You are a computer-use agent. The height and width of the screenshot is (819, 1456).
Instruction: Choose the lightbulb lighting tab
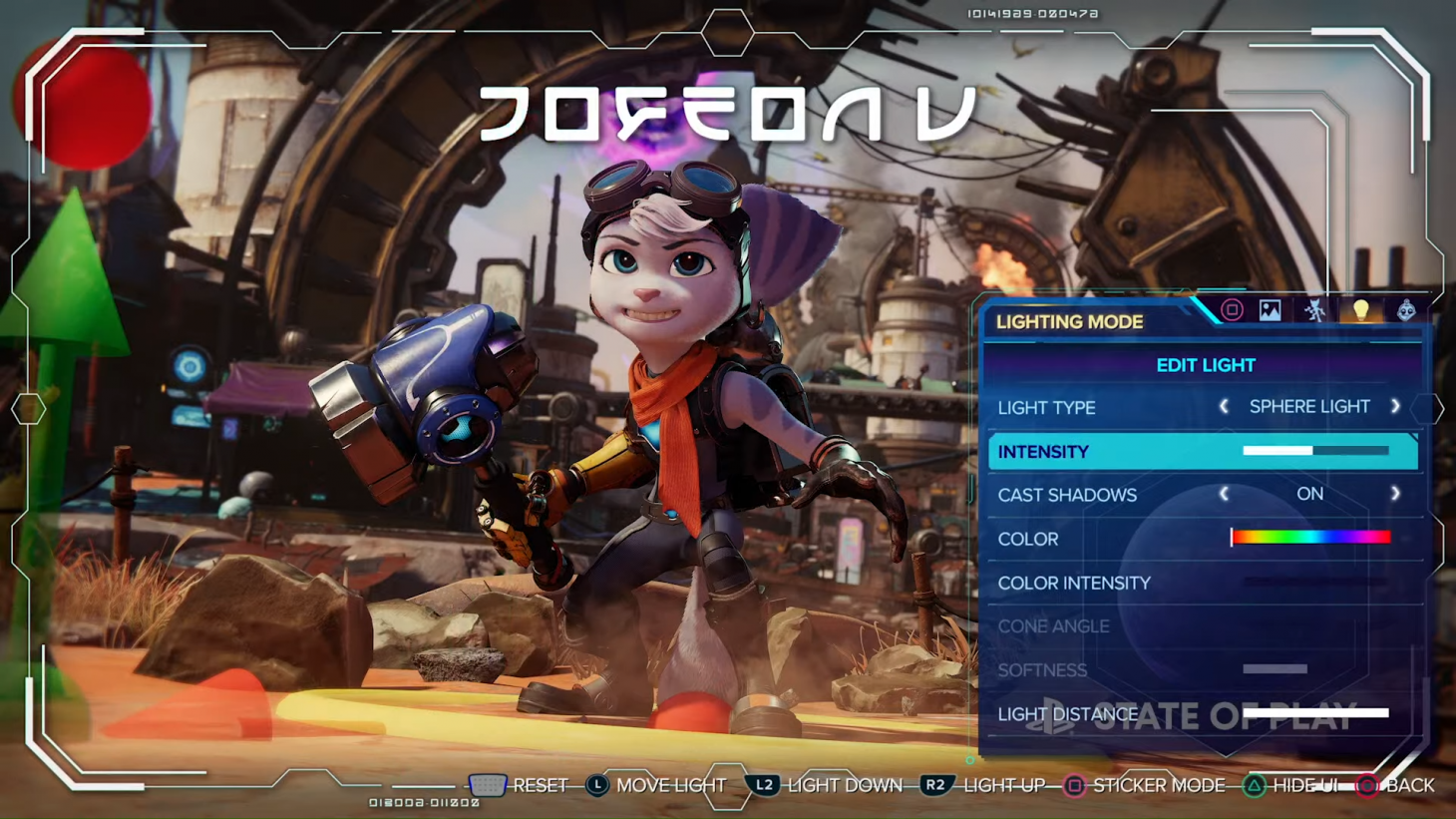tap(1360, 310)
